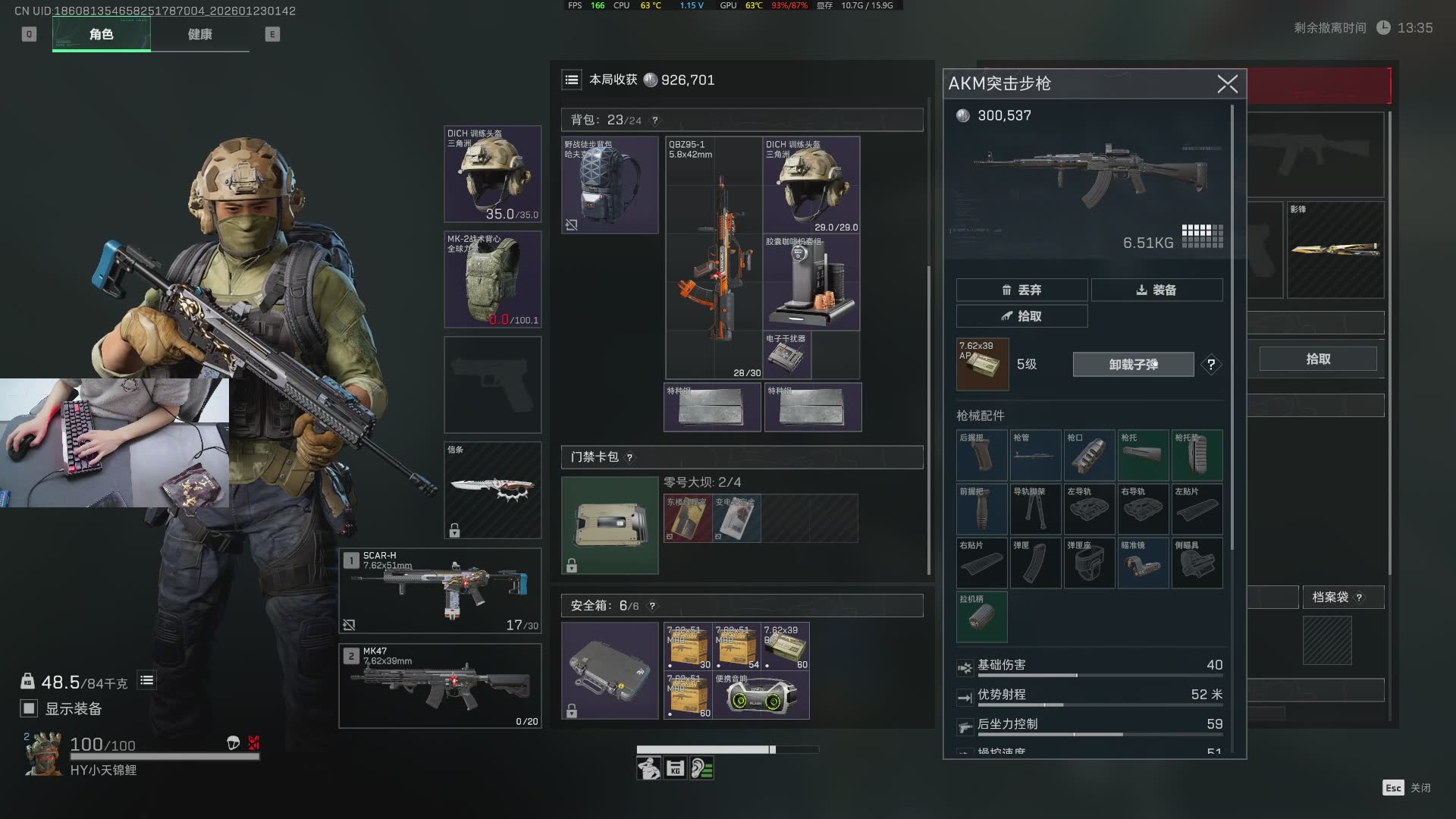Click the equipped MK-2 tactical vest slot
Viewport: 1456px width, 819px height.
click(x=492, y=280)
